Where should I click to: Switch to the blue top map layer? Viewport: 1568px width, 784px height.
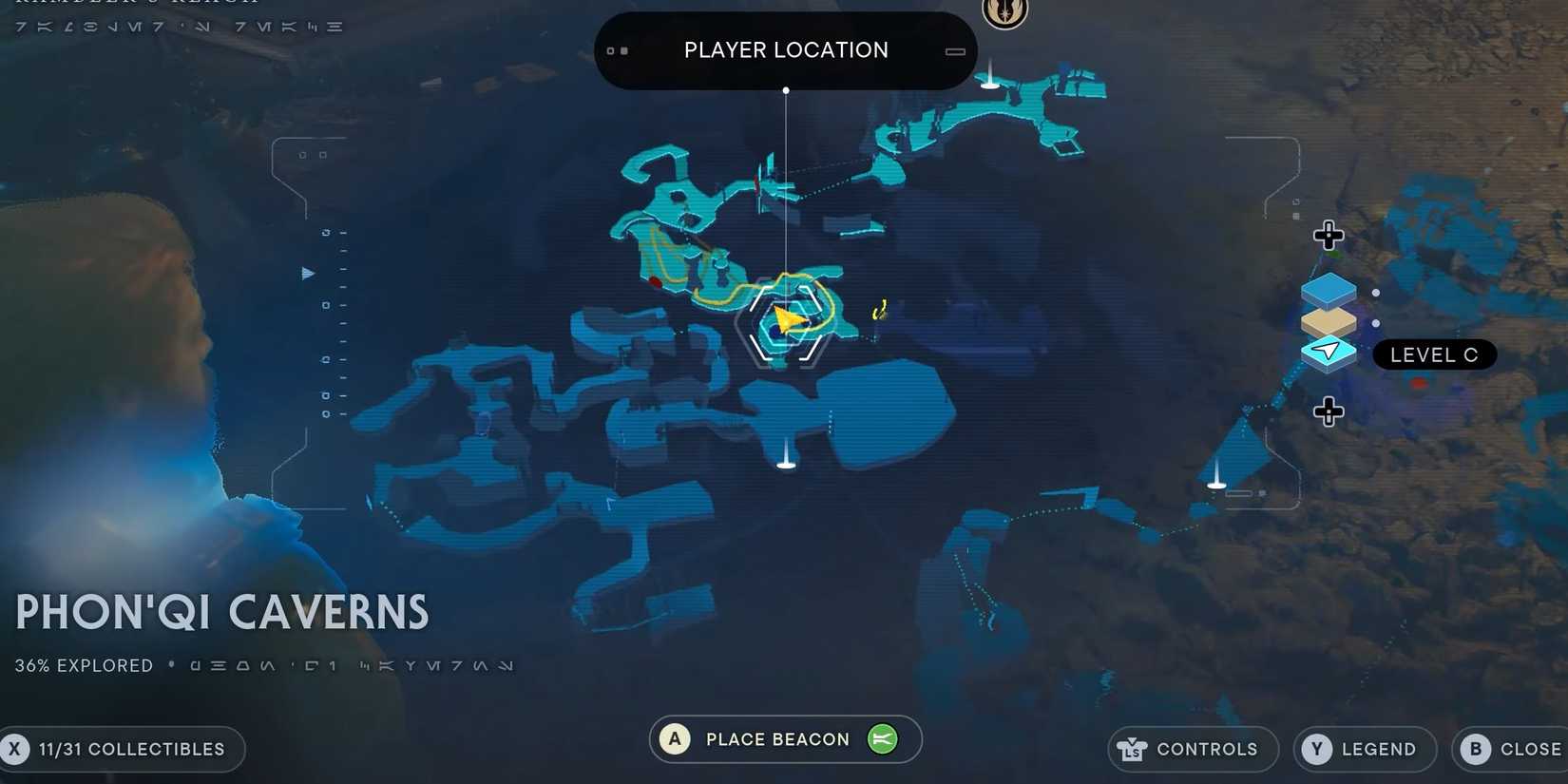pyautogui.click(x=1328, y=287)
